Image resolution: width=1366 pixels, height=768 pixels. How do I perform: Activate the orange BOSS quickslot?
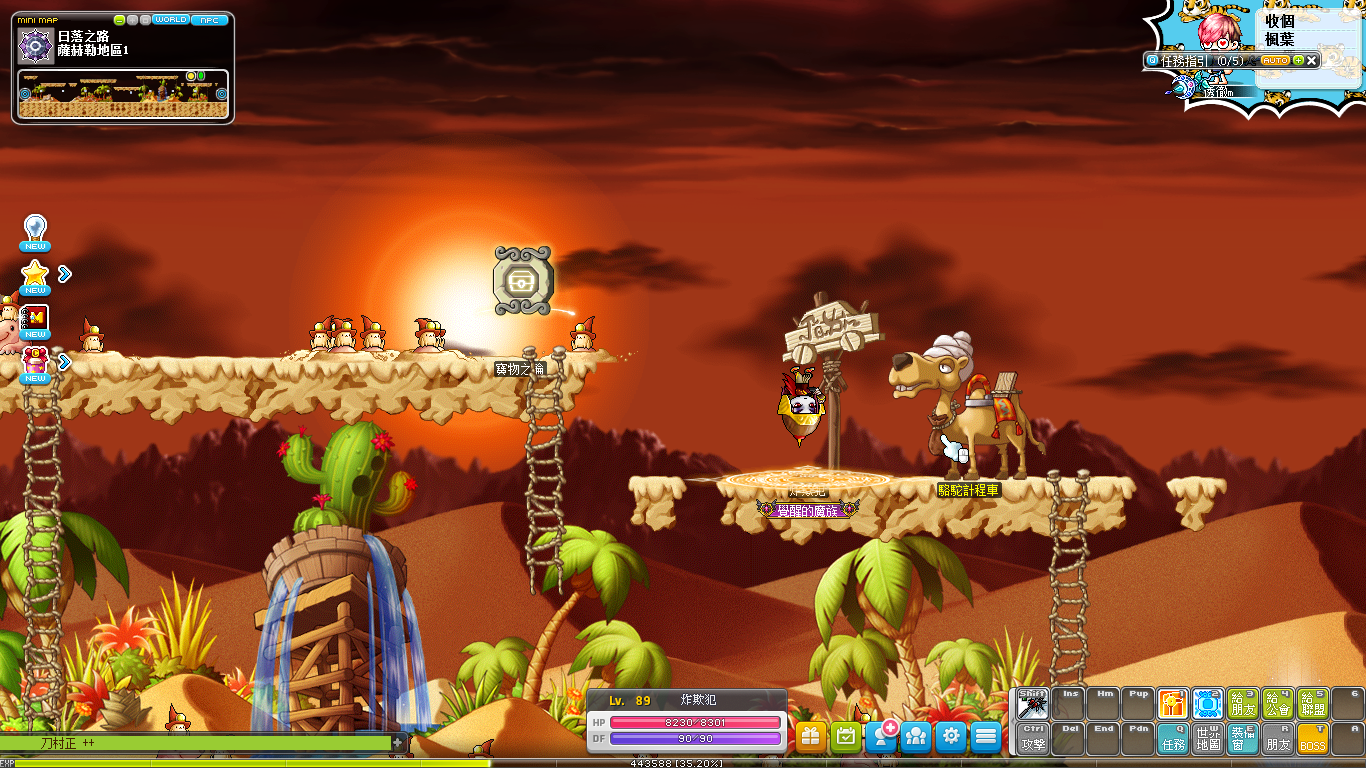tap(1312, 739)
